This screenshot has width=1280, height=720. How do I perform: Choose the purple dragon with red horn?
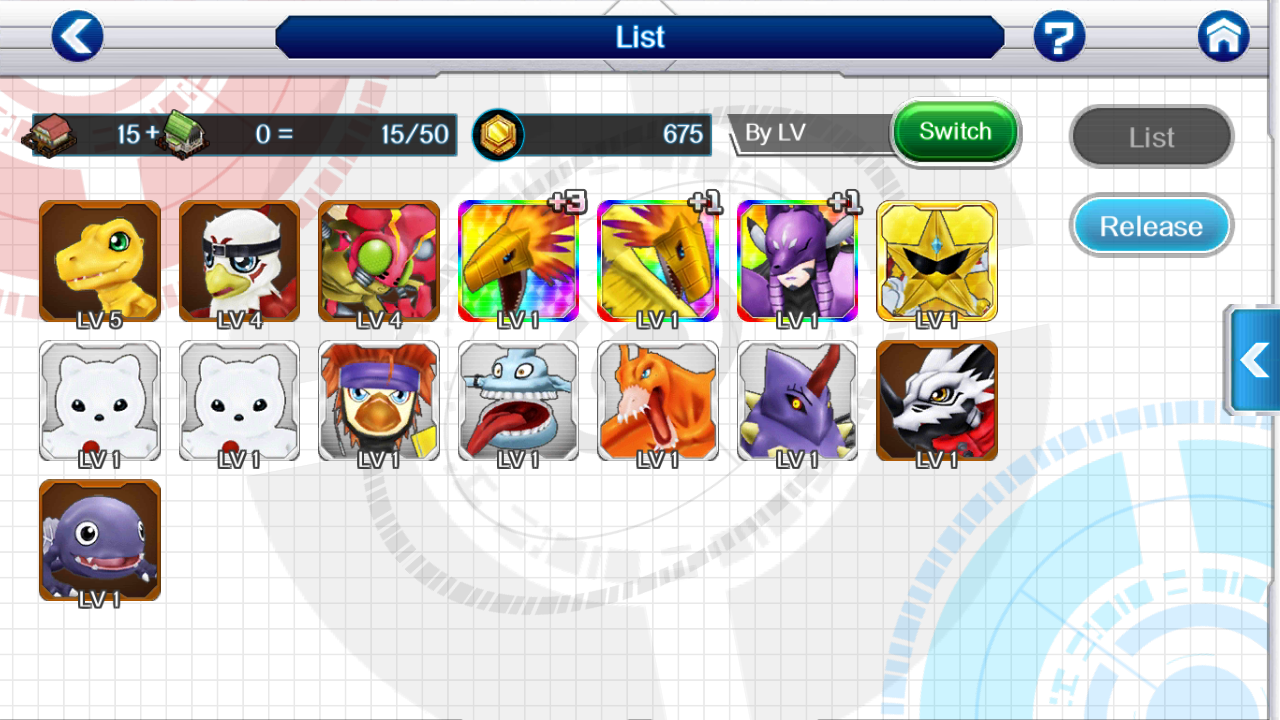pos(797,401)
